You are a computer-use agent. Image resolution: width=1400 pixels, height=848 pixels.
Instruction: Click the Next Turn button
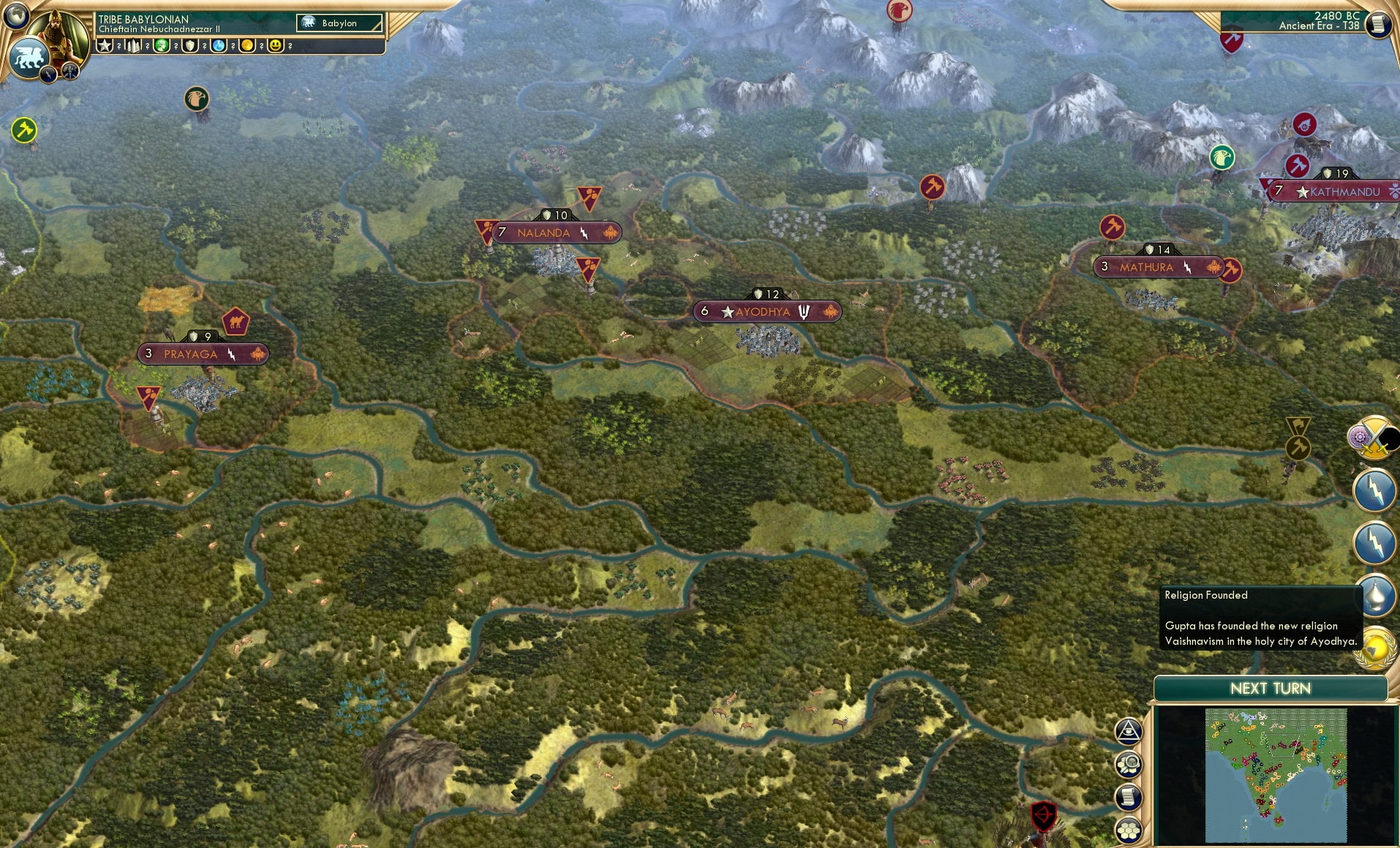tap(1270, 688)
